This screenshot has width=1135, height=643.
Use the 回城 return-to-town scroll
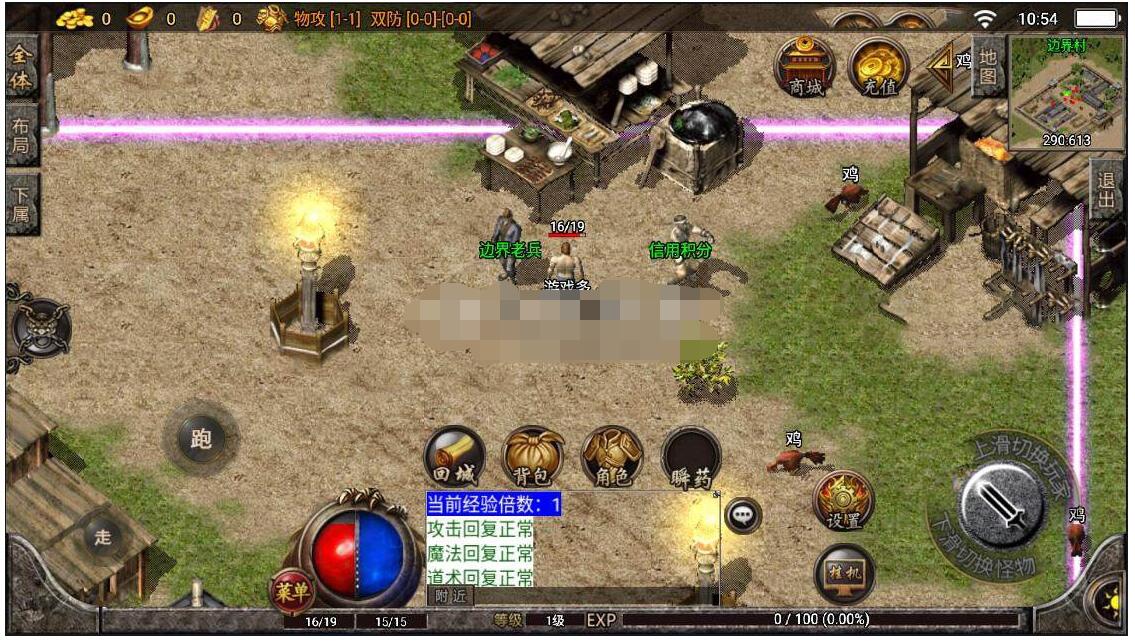455,457
